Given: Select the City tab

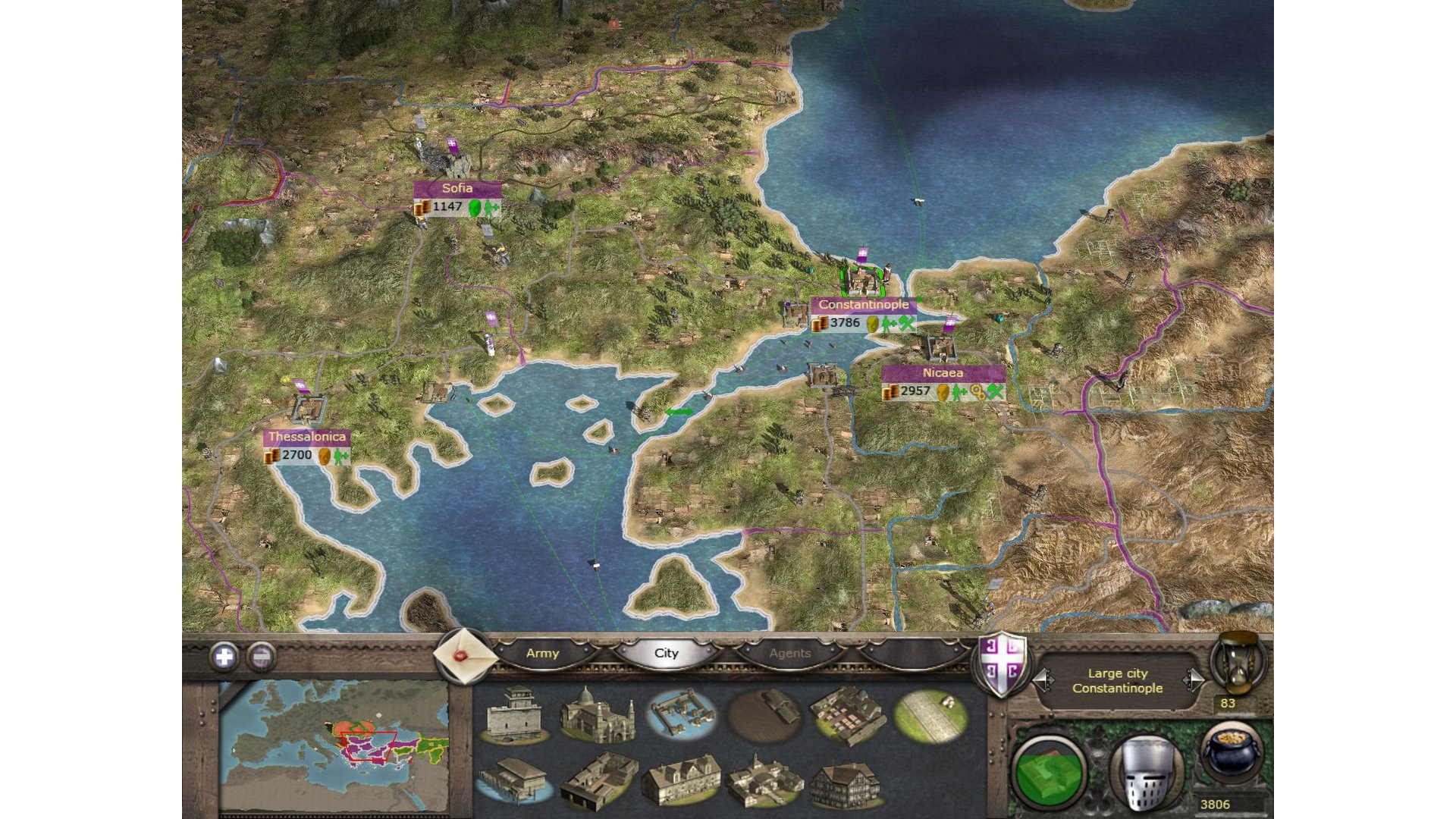Looking at the screenshot, I should pos(666,653).
